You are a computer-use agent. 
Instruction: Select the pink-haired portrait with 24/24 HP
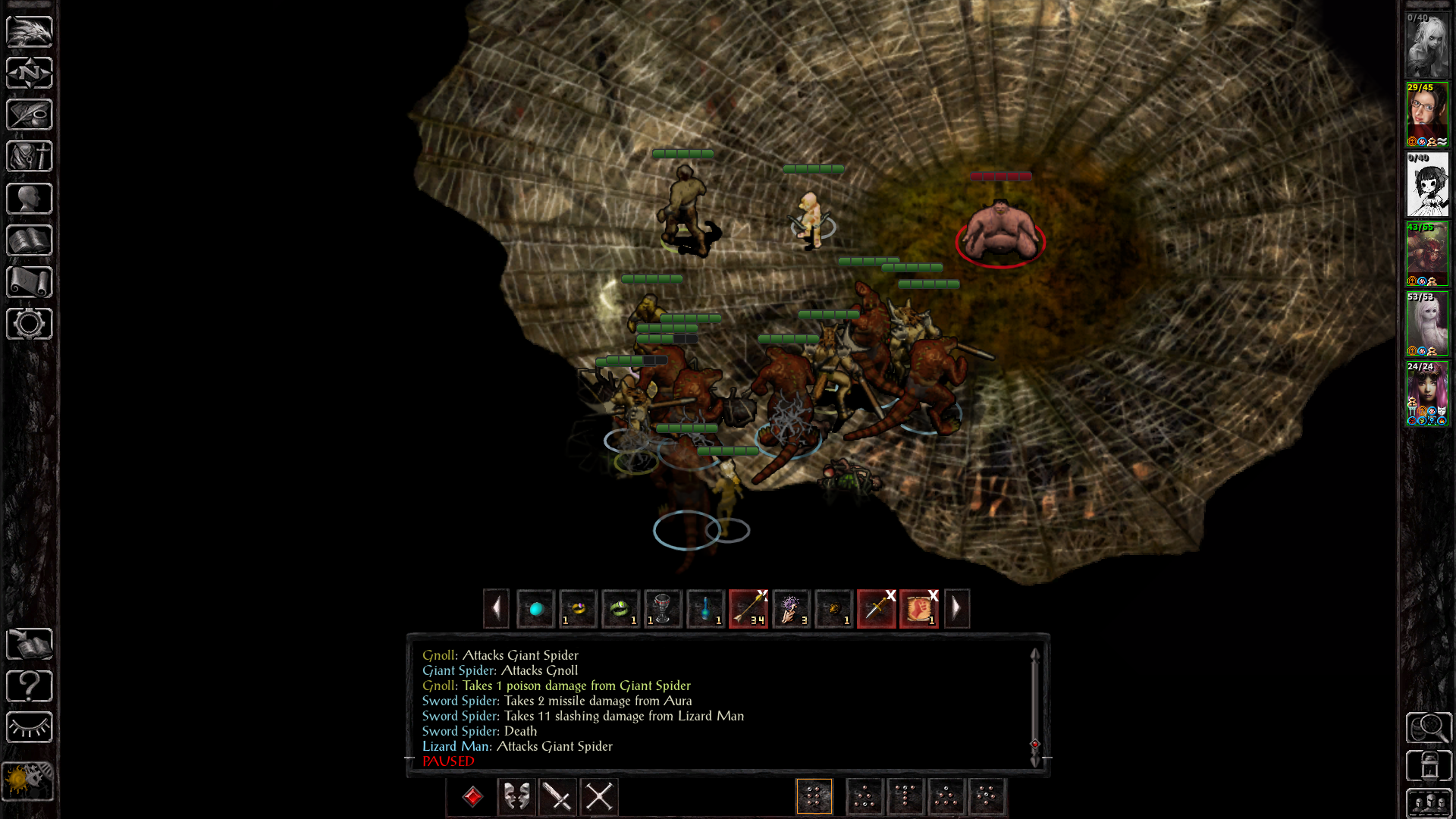[x=1427, y=393]
